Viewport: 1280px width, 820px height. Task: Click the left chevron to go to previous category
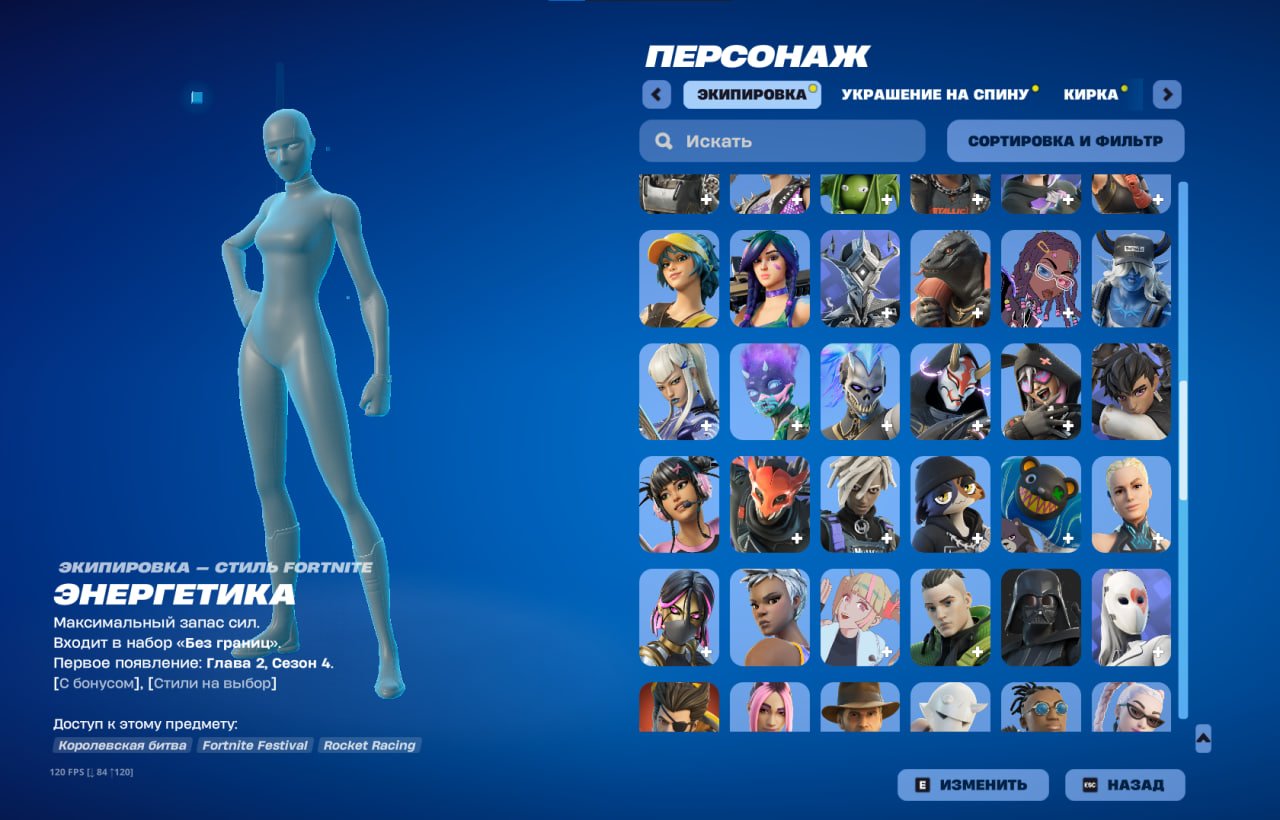[656, 93]
